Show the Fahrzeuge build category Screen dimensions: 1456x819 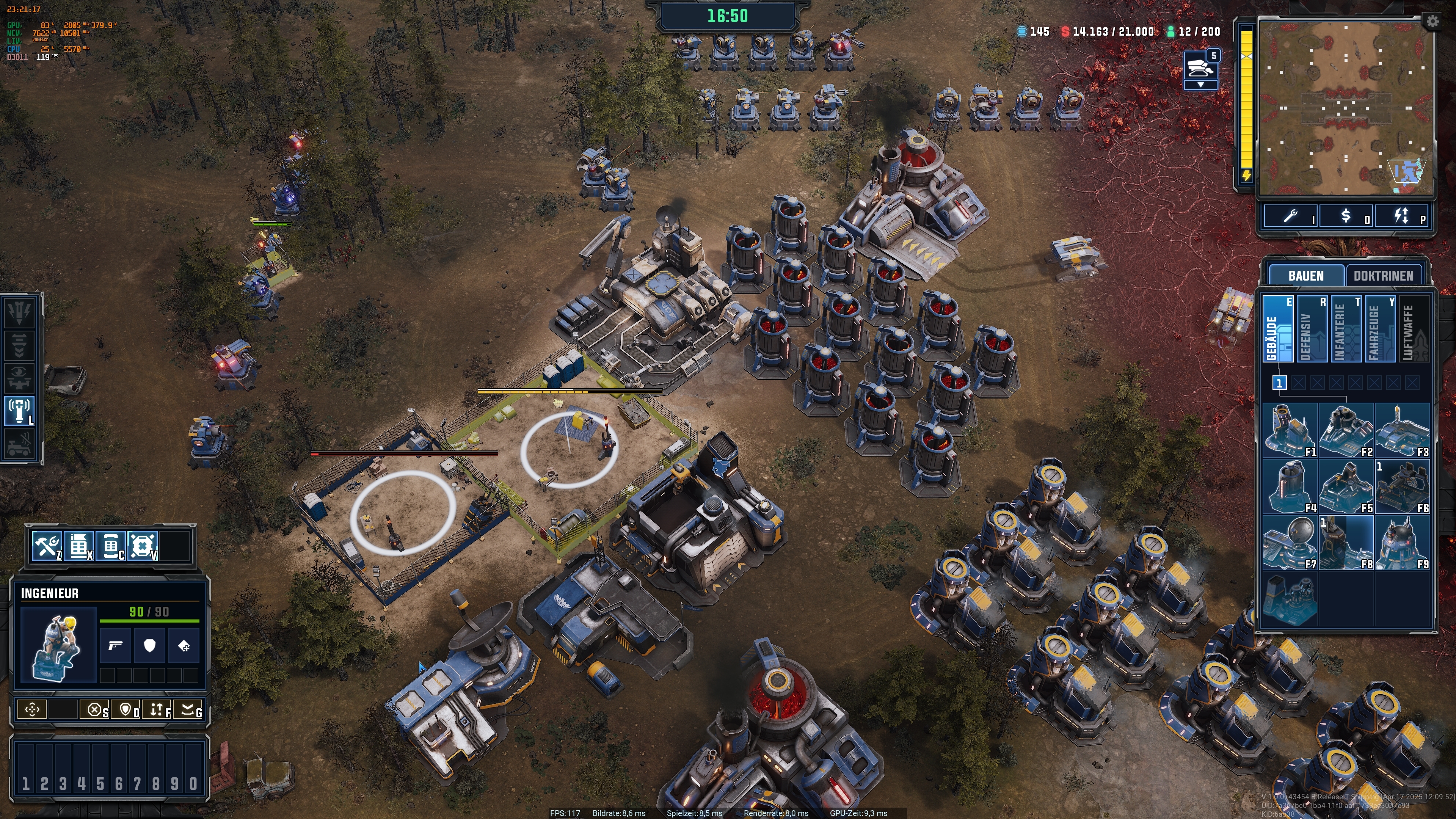1380,328
